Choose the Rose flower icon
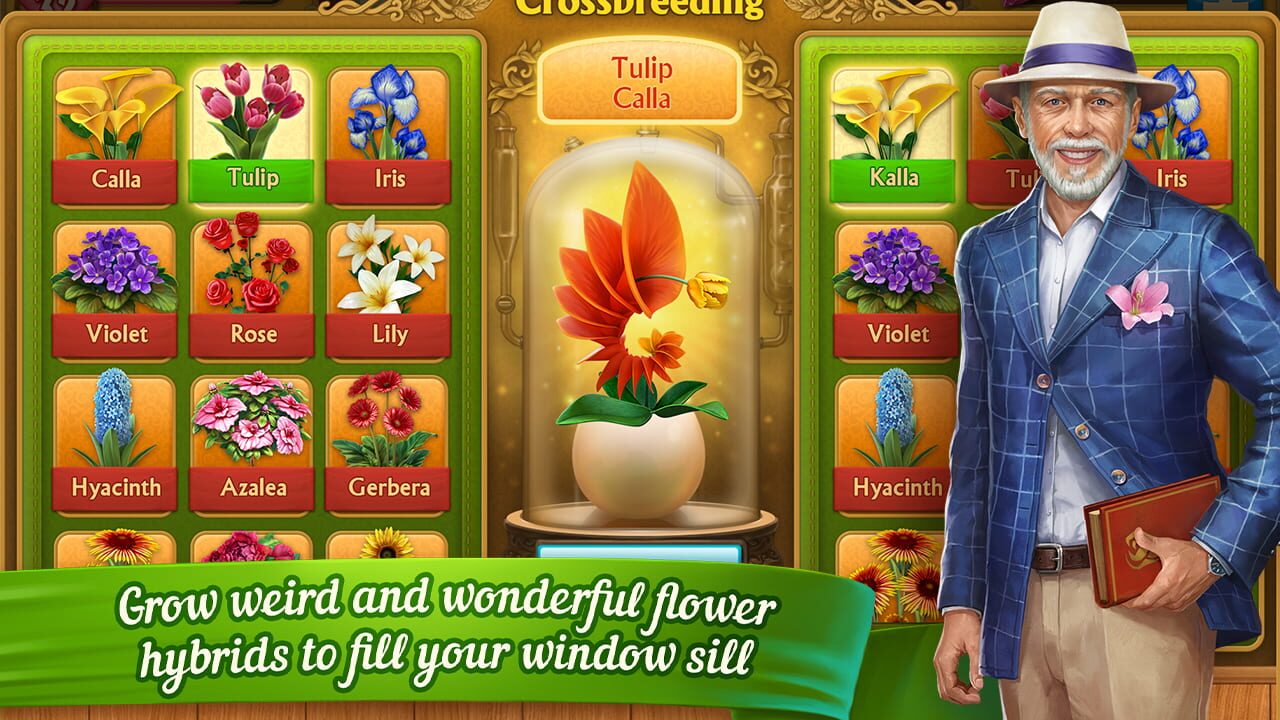 [251, 285]
